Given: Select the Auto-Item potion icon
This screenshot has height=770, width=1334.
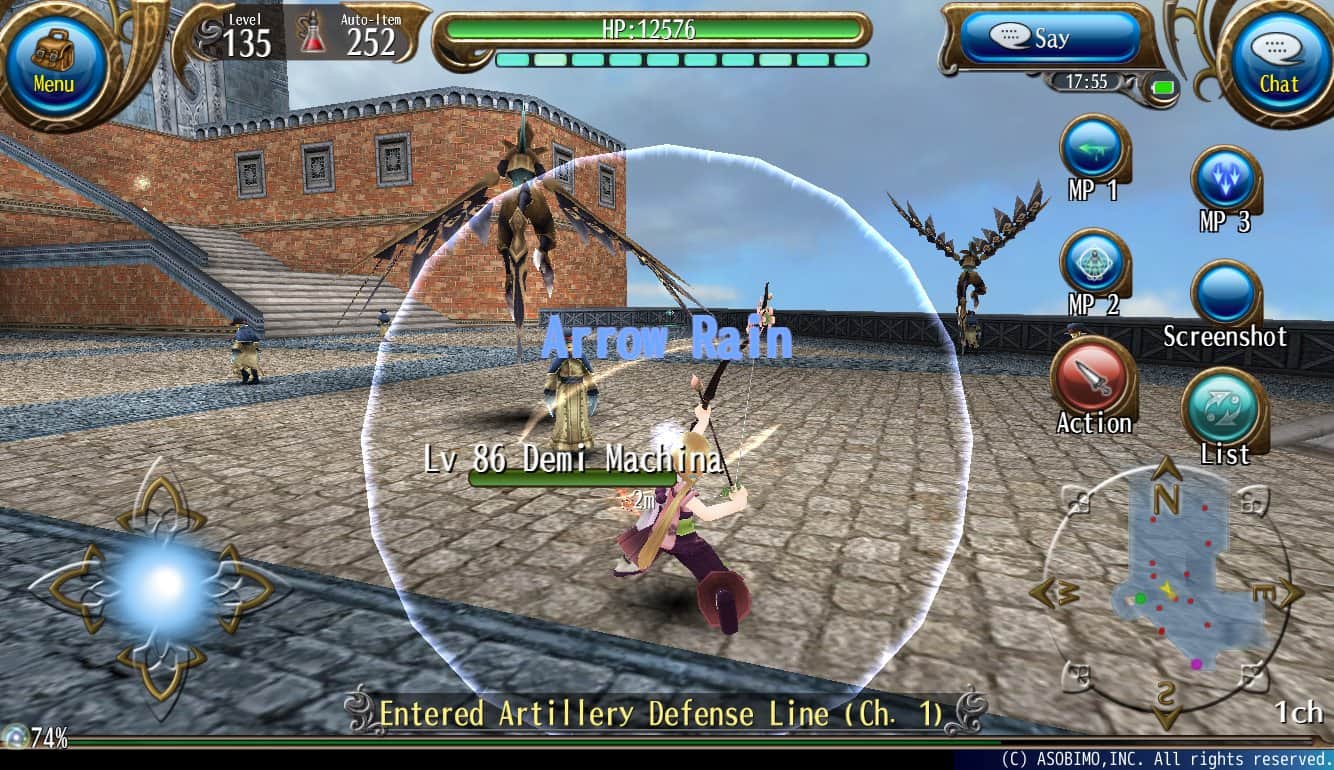Looking at the screenshot, I should pos(314,32).
